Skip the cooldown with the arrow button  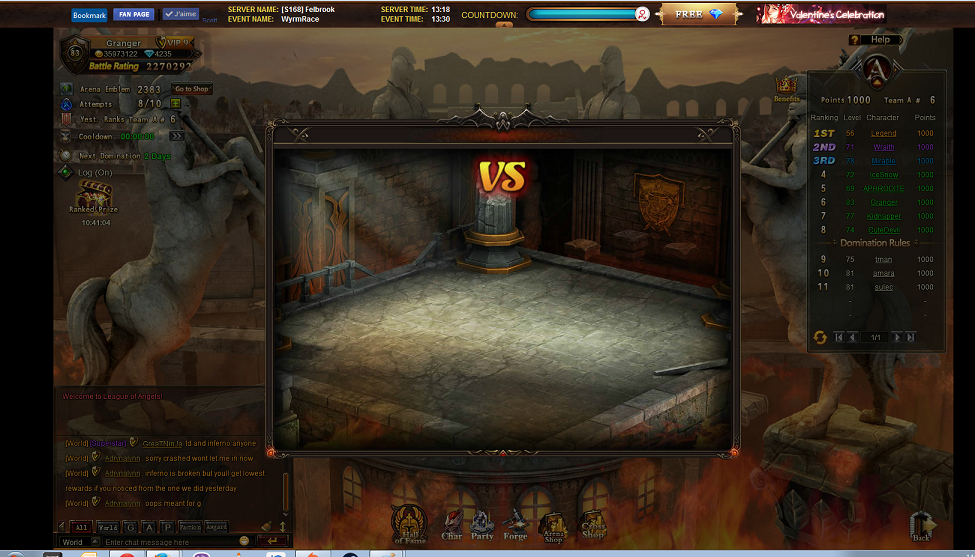(x=176, y=136)
